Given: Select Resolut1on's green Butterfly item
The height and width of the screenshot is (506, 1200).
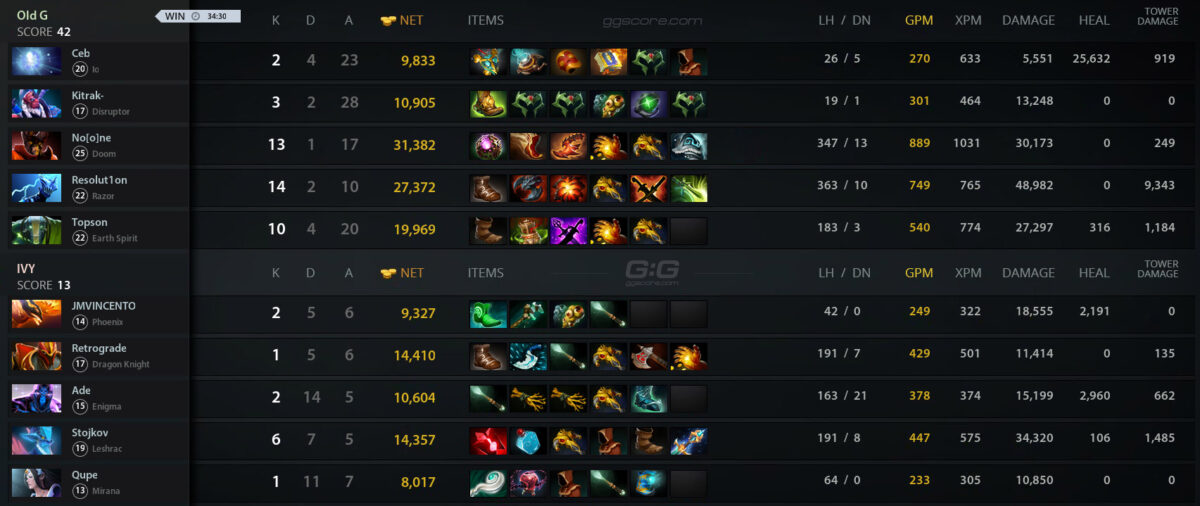Looking at the screenshot, I should pyautogui.click(x=688, y=188).
